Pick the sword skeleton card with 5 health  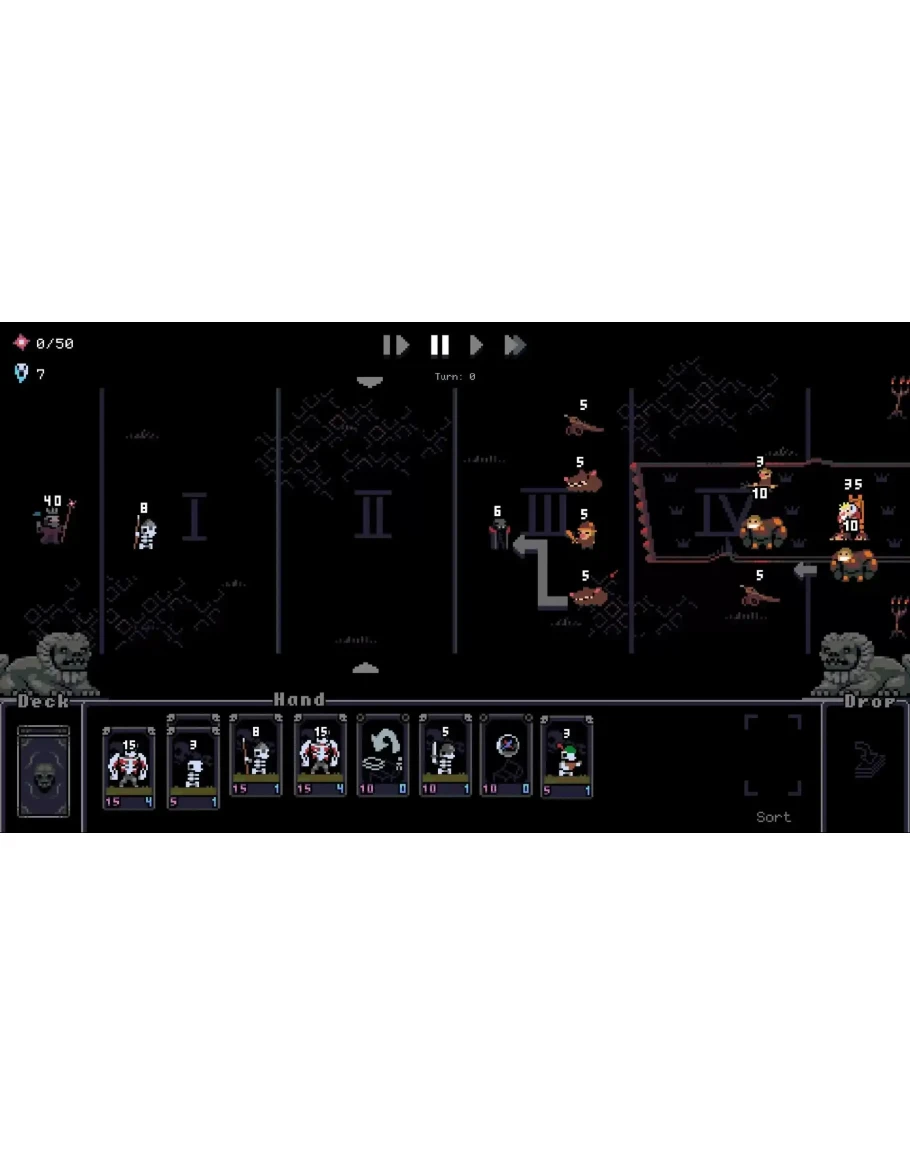(444, 756)
